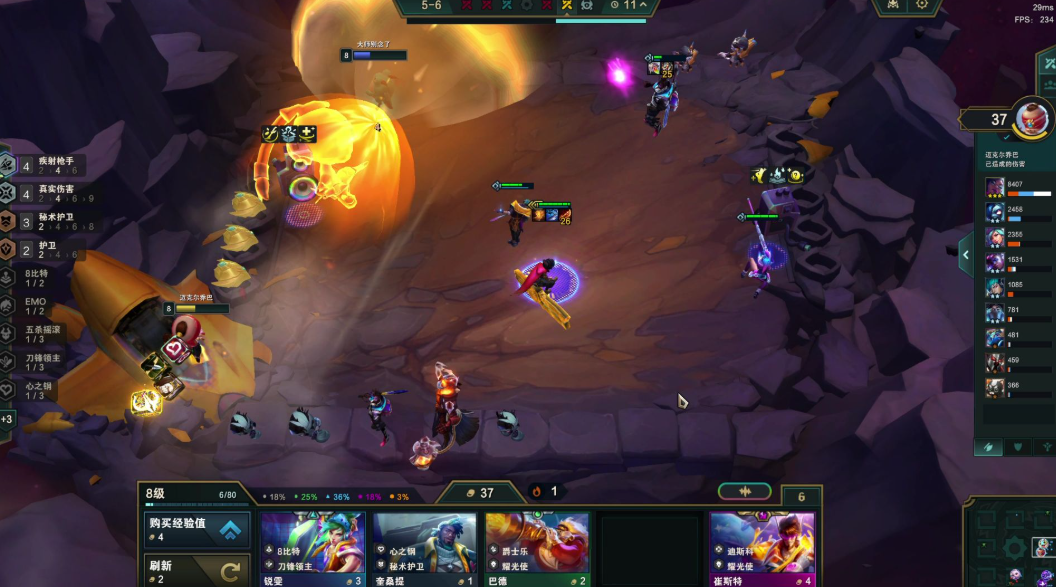
Task: Toggle the waveform button above the shop
Action: [744, 491]
